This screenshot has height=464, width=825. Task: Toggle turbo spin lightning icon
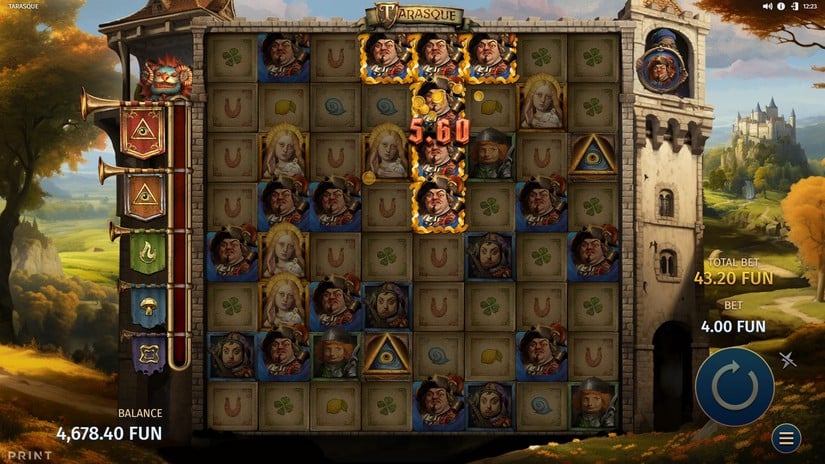(788, 360)
